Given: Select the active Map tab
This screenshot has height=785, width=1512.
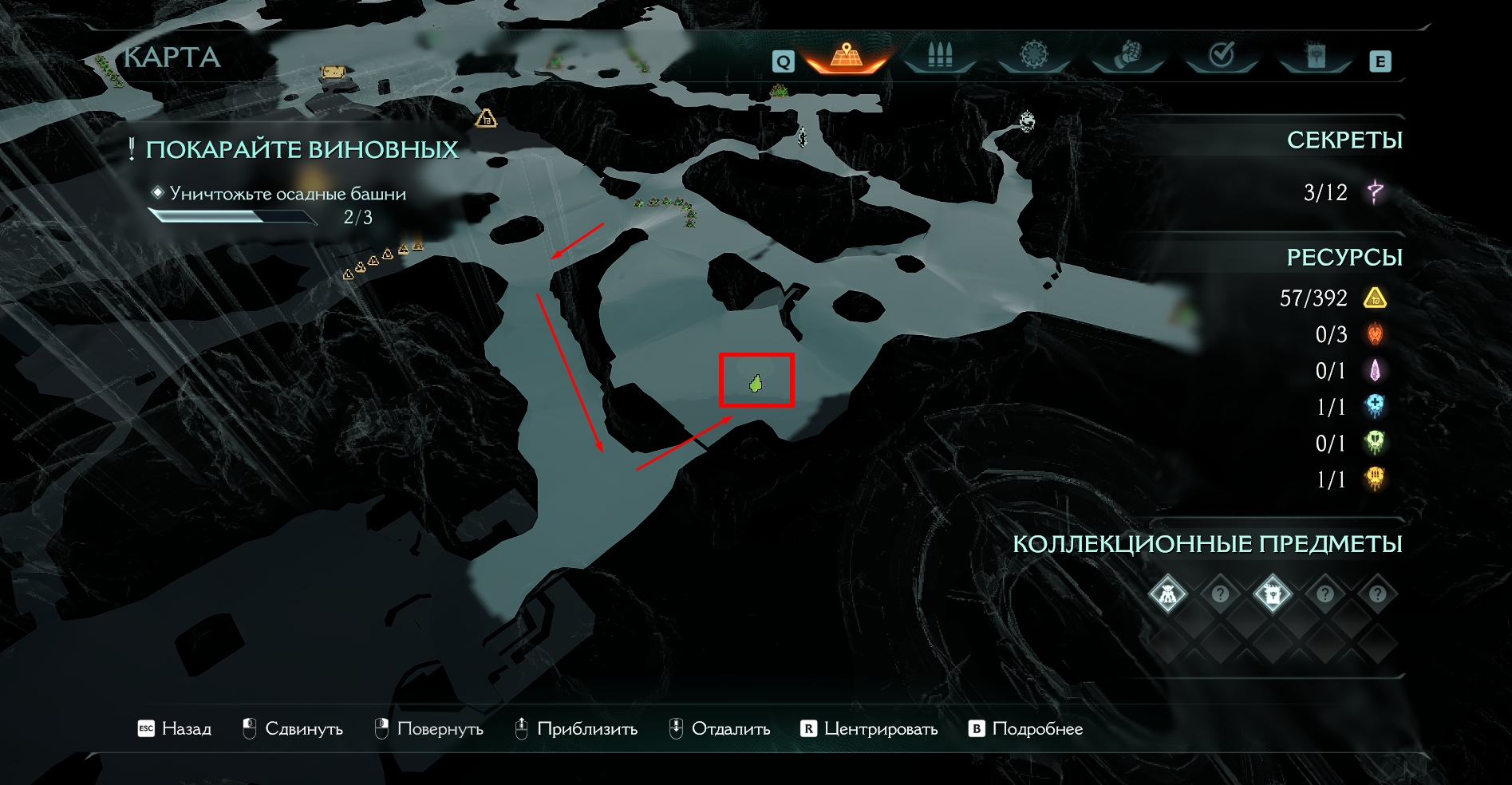Looking at the screenshot, I should 847,56.
